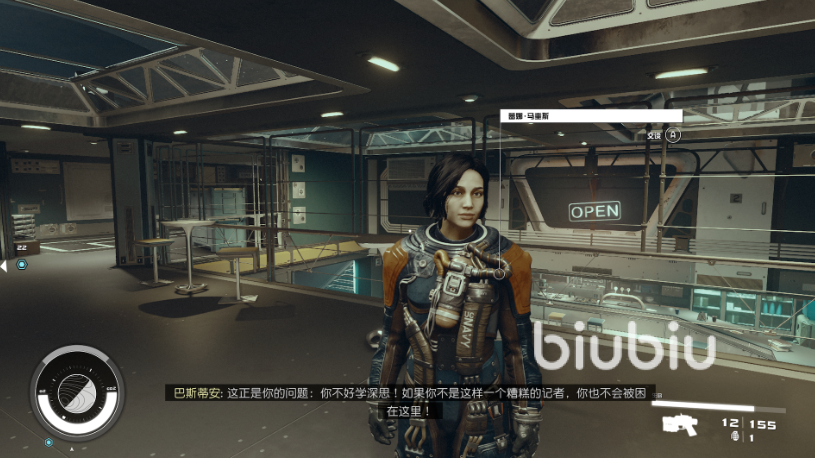815x458 pixels.
Task: Select the equipped weapon icon
Action: tap(683, 424)
